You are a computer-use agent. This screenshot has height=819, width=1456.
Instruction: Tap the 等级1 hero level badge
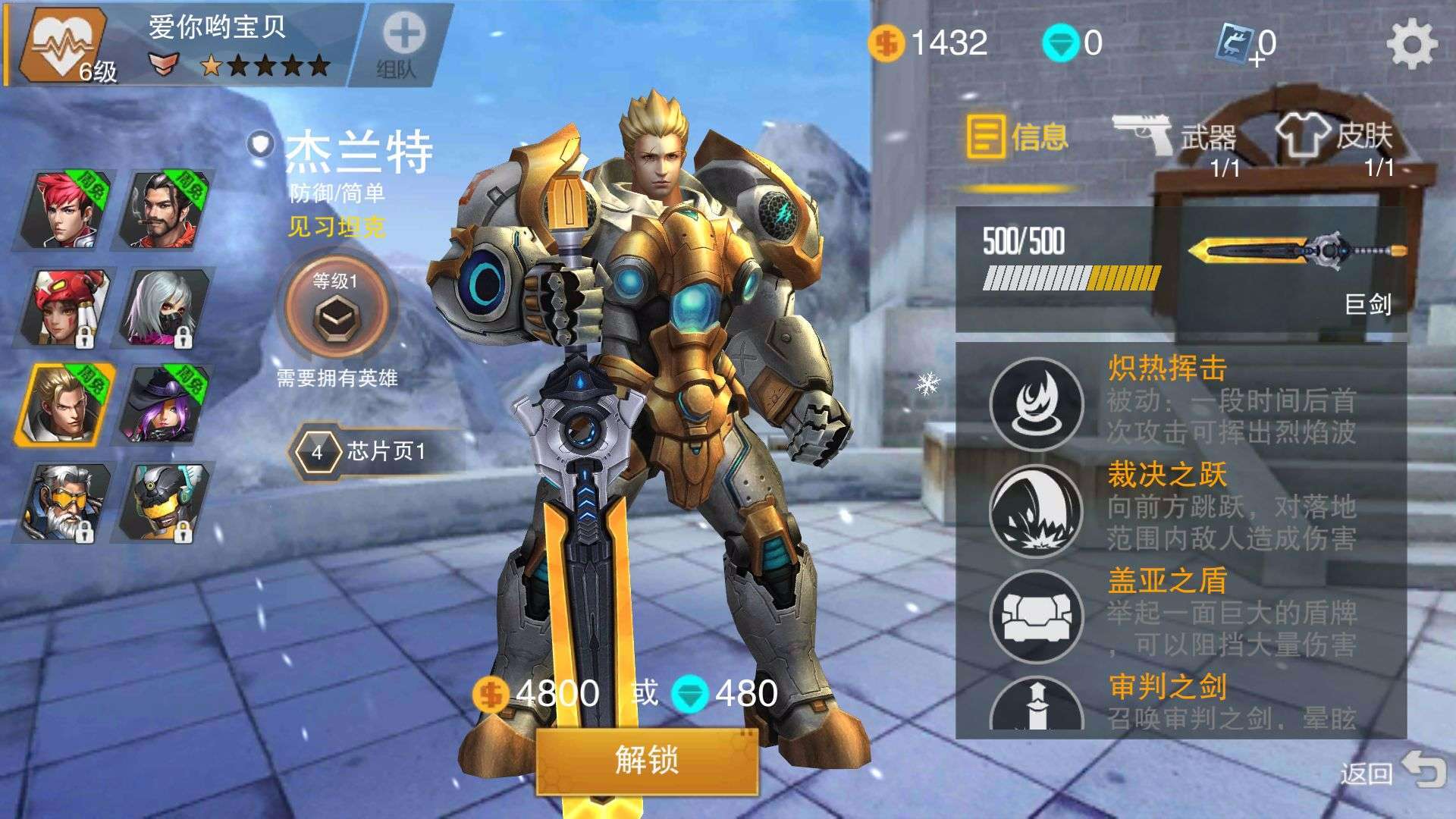(334, 309)
